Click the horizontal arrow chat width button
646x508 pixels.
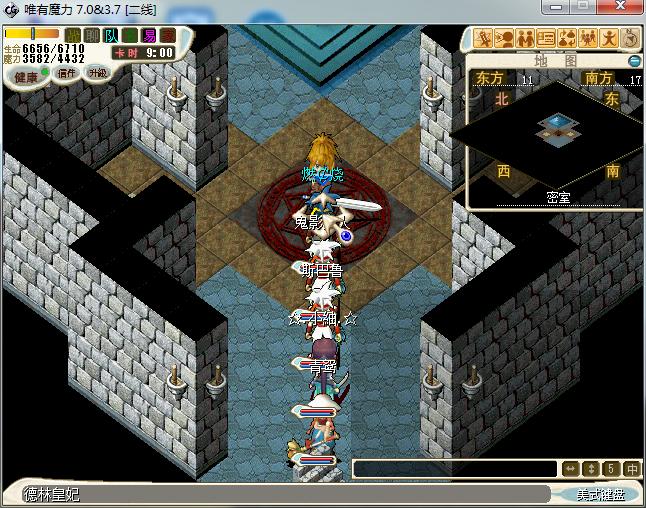[570, 469]
